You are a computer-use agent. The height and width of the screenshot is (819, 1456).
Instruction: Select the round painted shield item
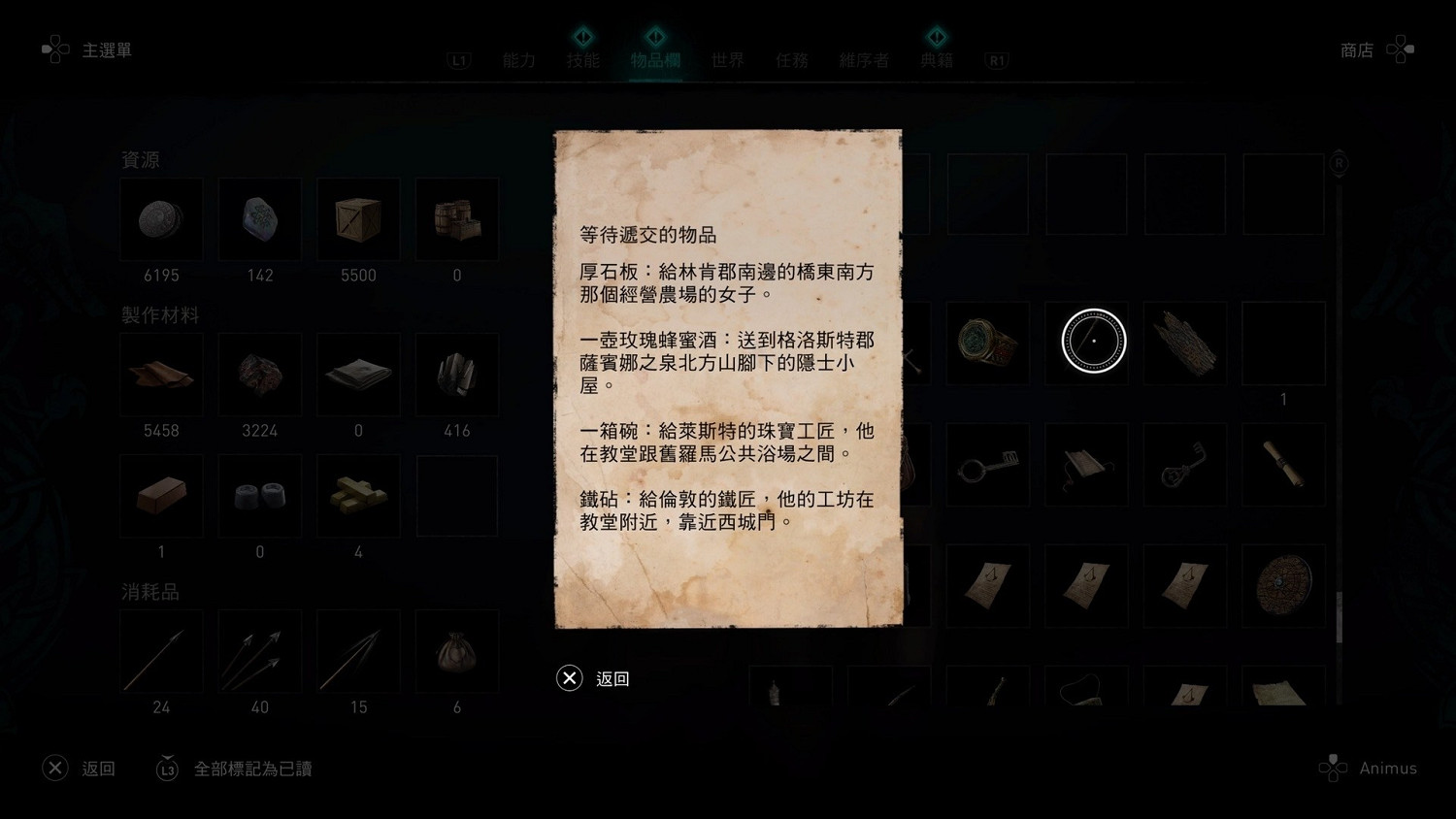(1282, 586)
